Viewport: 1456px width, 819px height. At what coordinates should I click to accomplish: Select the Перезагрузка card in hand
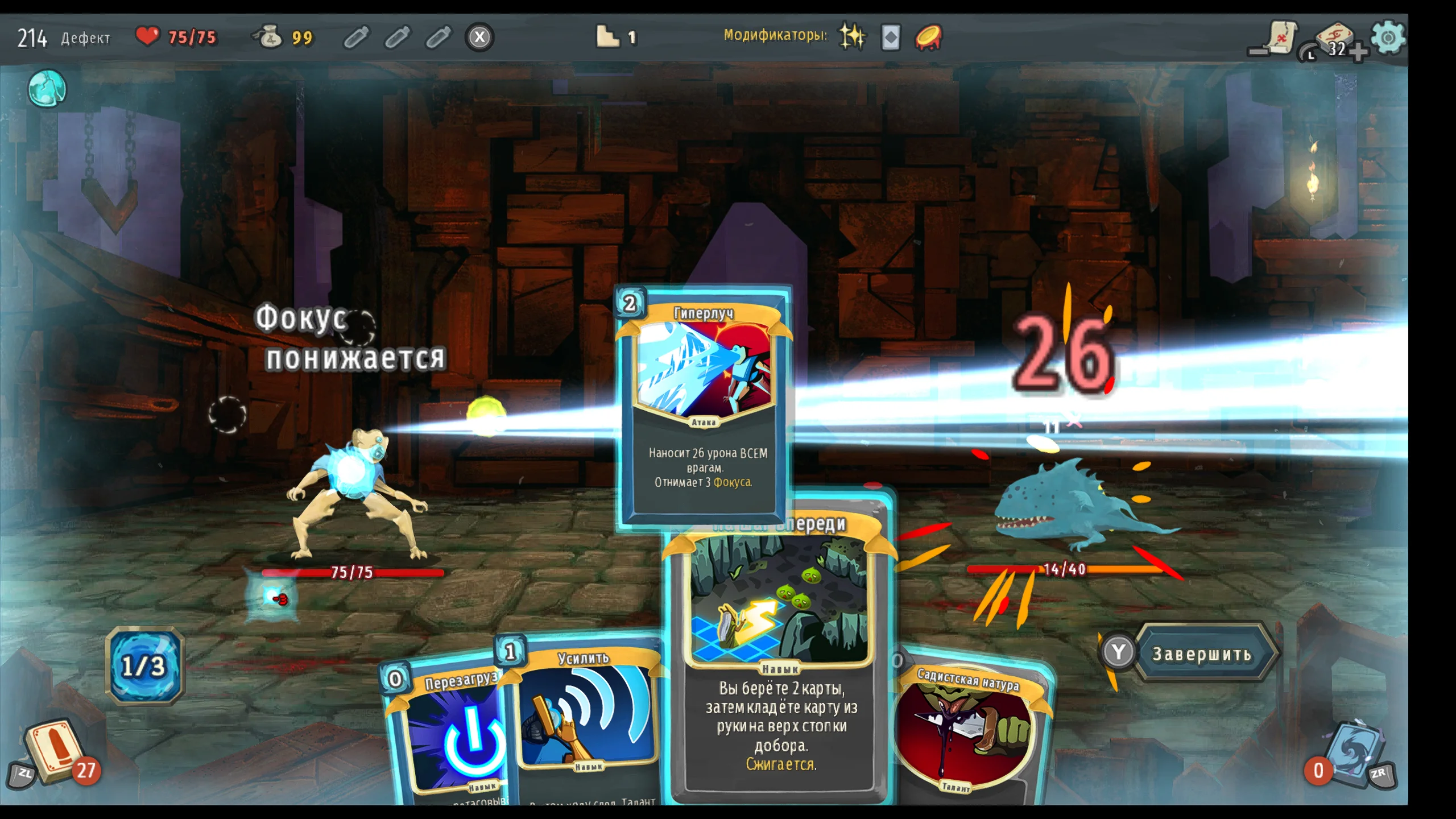(449, 734)
